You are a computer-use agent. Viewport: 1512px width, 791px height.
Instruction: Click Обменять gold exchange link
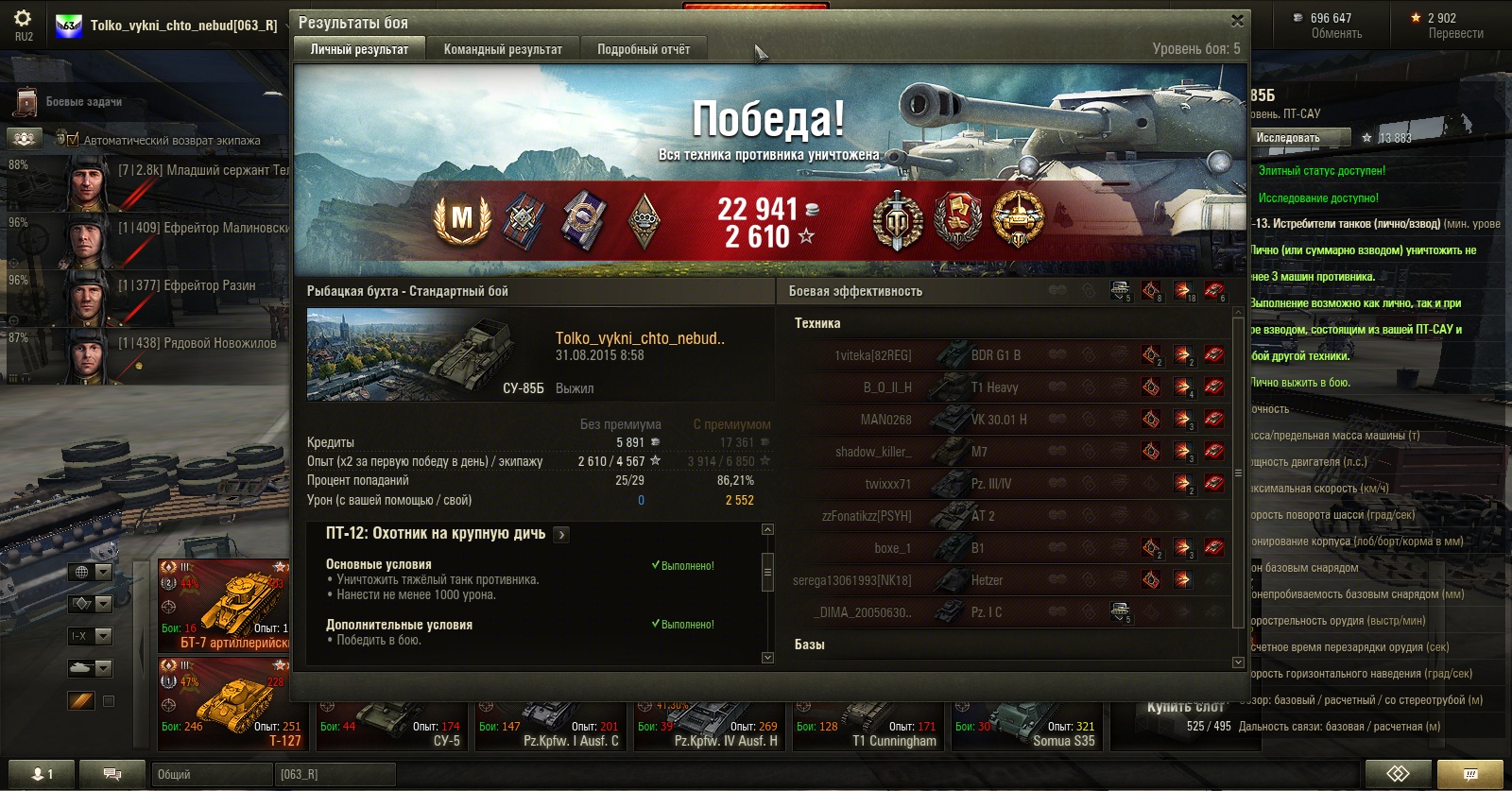[1336, 34]
